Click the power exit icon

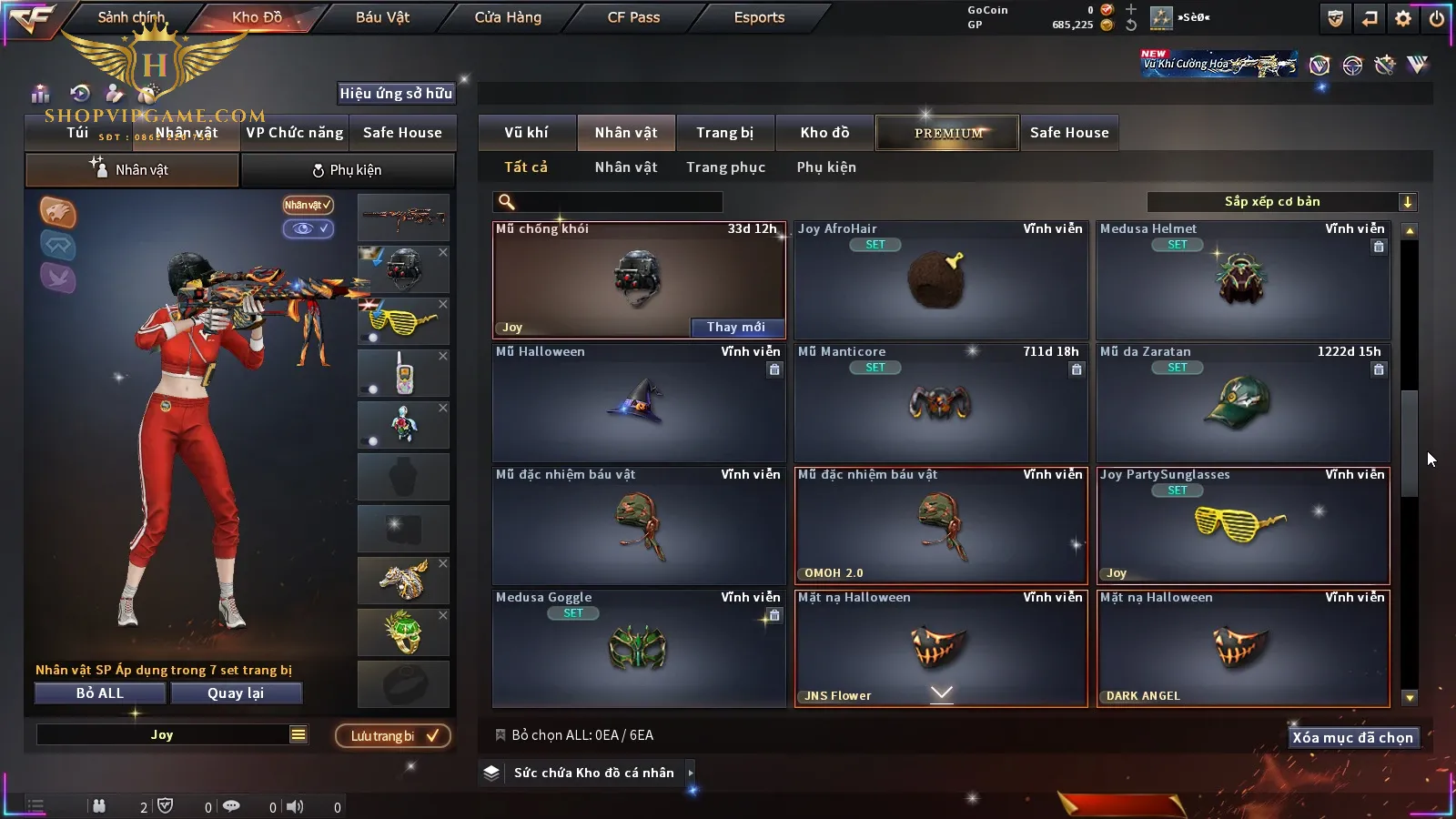tap(1437, 18)
